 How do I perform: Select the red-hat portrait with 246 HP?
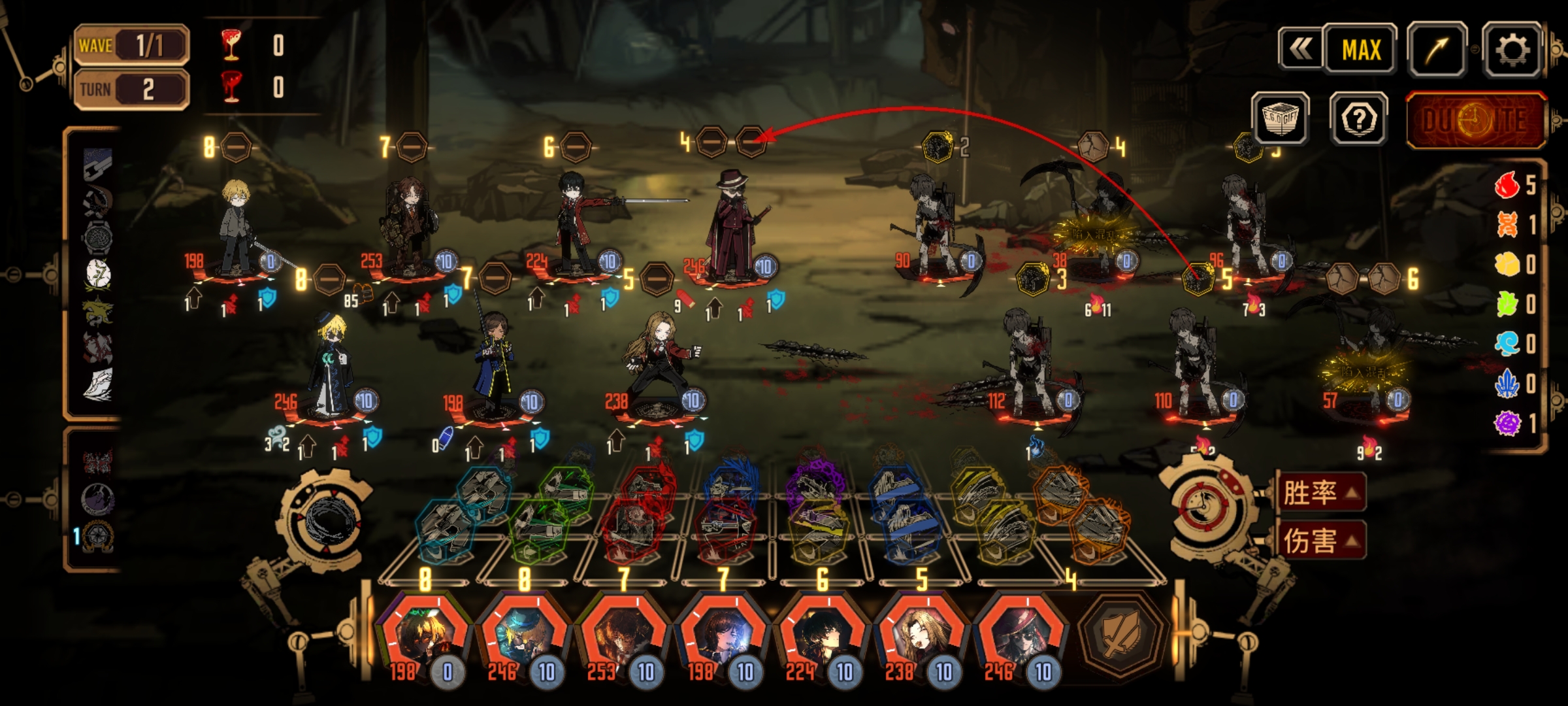coord(1021,635)
